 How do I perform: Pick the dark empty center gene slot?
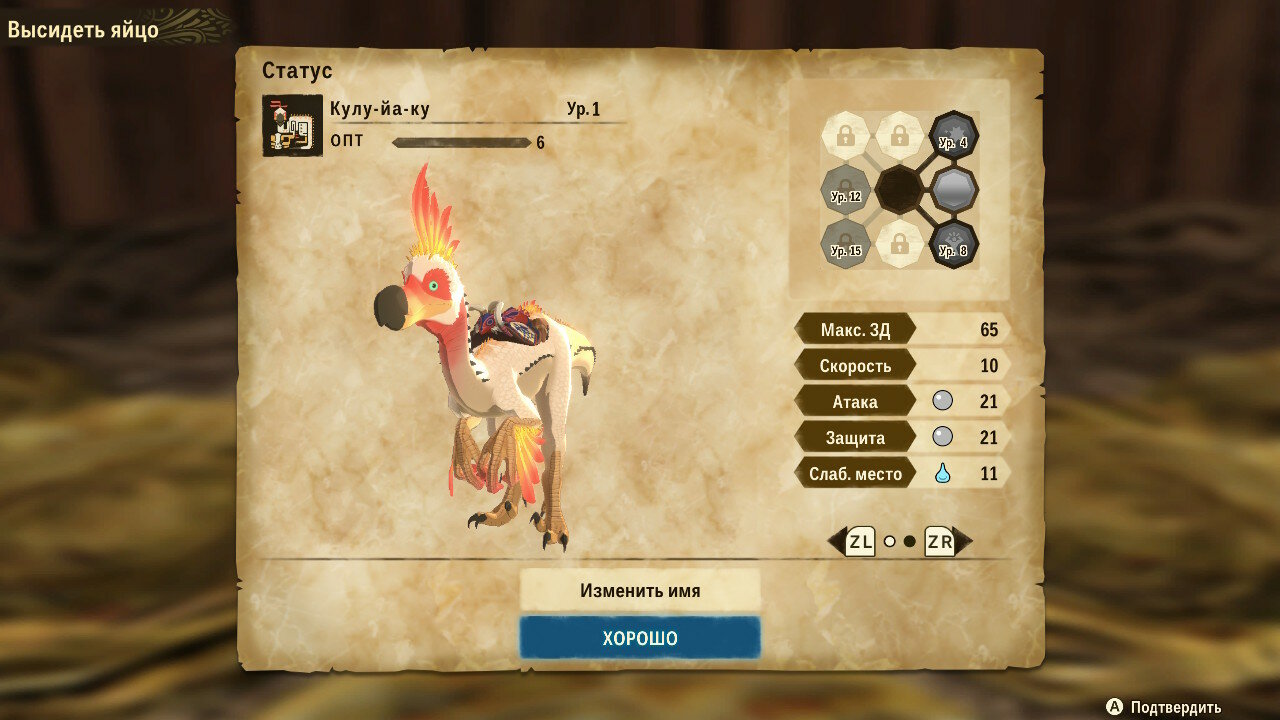coord(899,189)
